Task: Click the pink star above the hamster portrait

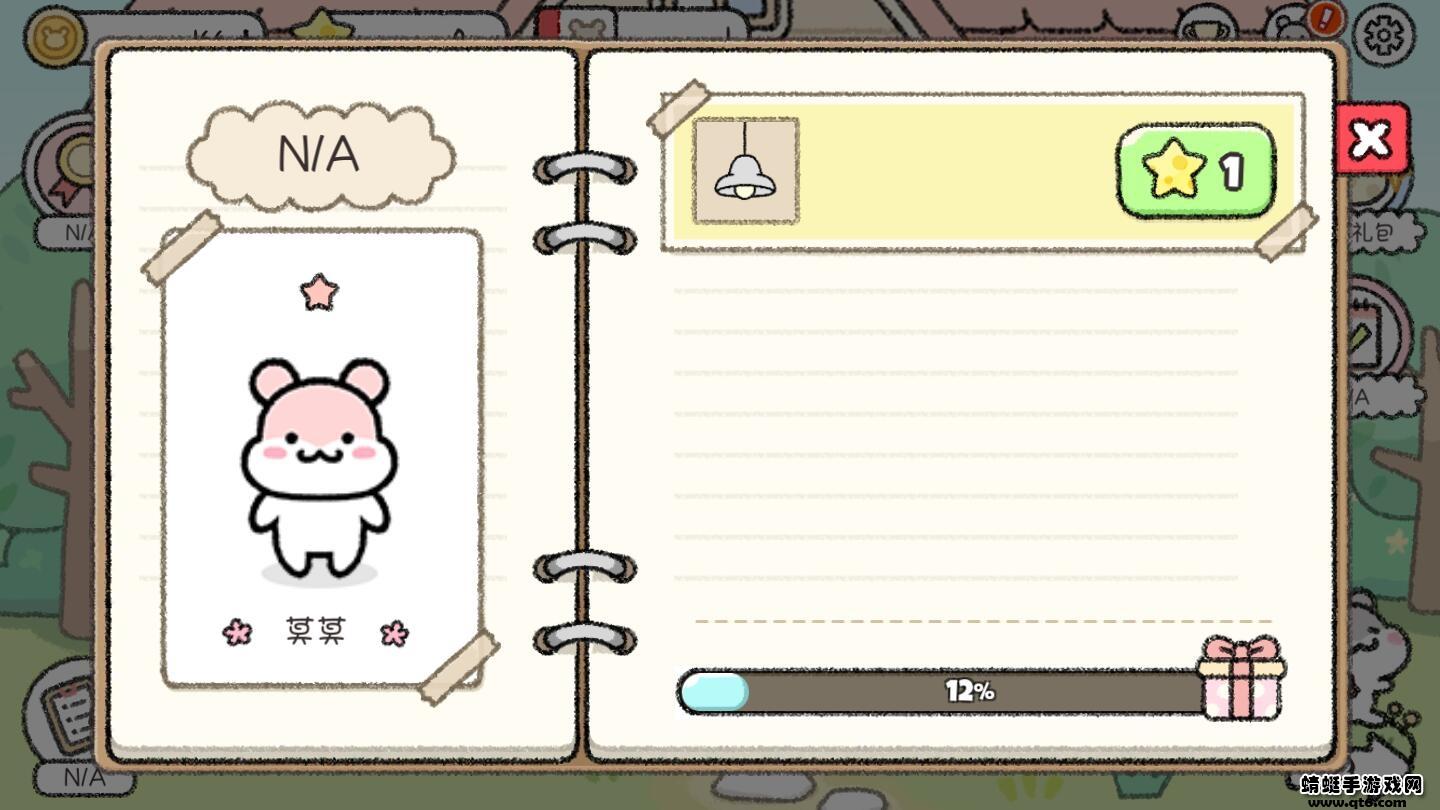Action: coord(319,290)
